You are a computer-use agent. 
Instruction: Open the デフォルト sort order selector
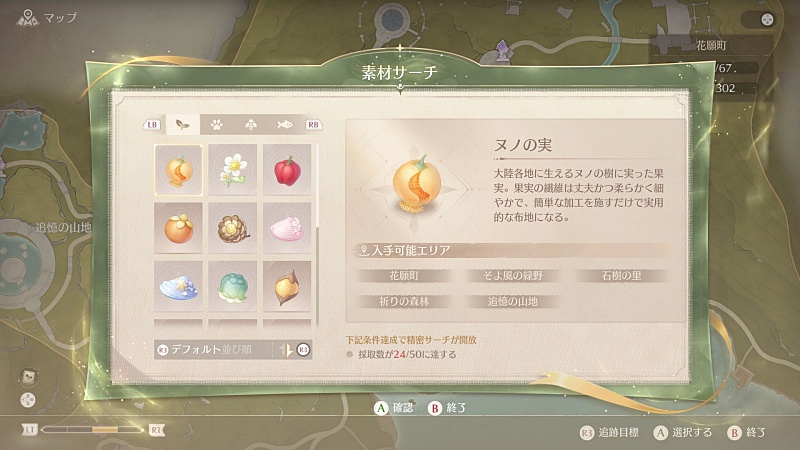215,349
